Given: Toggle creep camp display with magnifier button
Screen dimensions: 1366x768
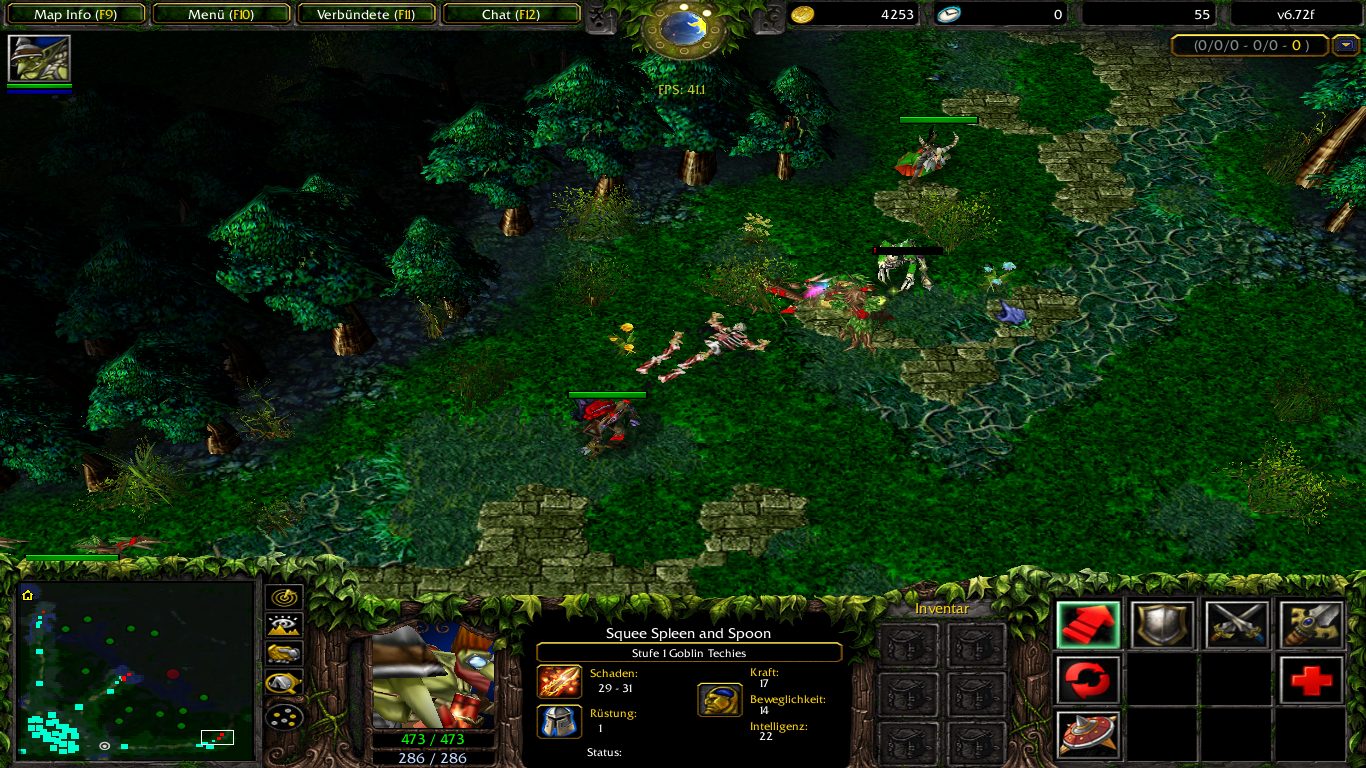Looking at the screenshot, I should point(283,682).
